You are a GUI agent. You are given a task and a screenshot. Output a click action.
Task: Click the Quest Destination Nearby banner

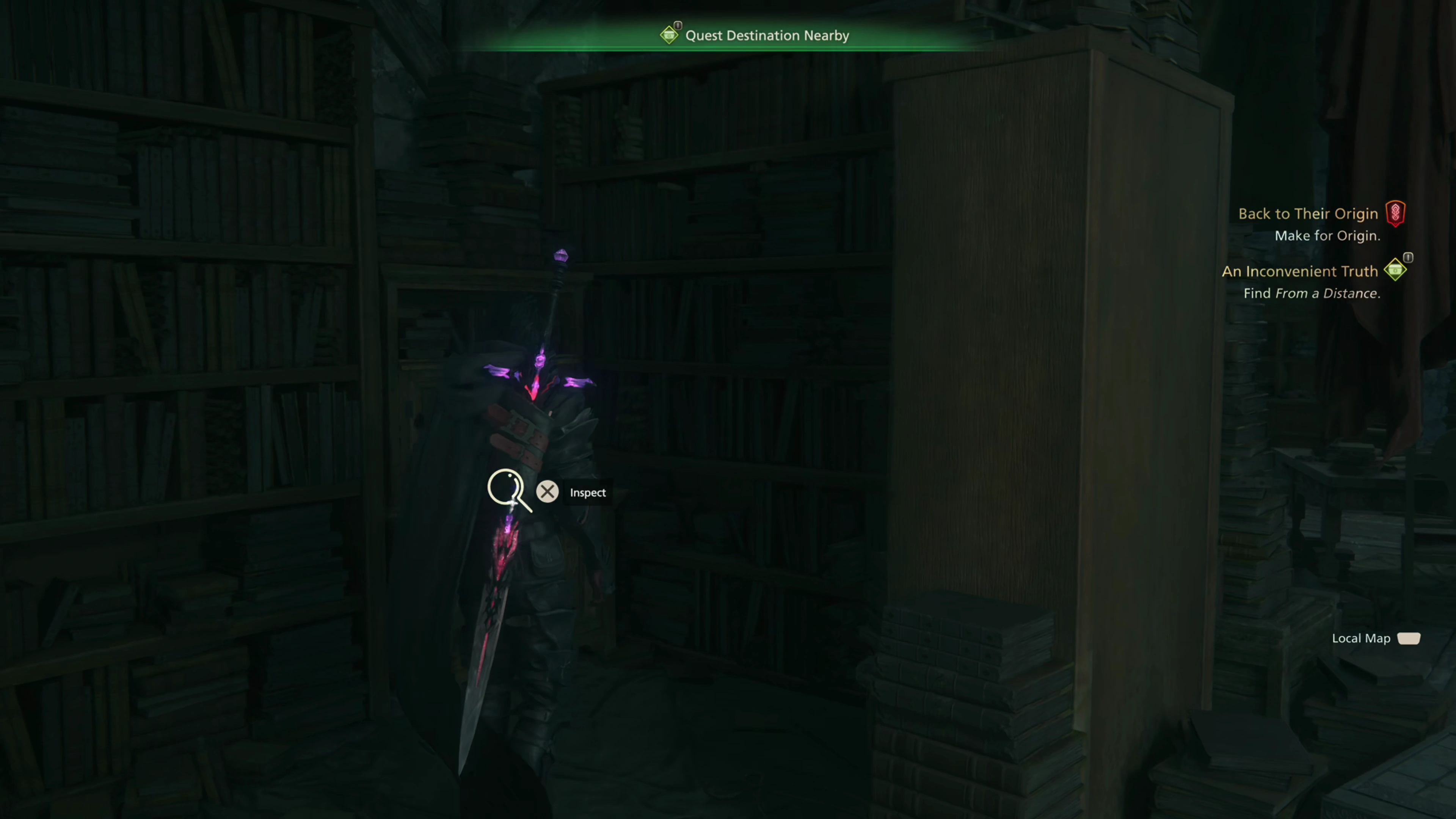[766, 36]
